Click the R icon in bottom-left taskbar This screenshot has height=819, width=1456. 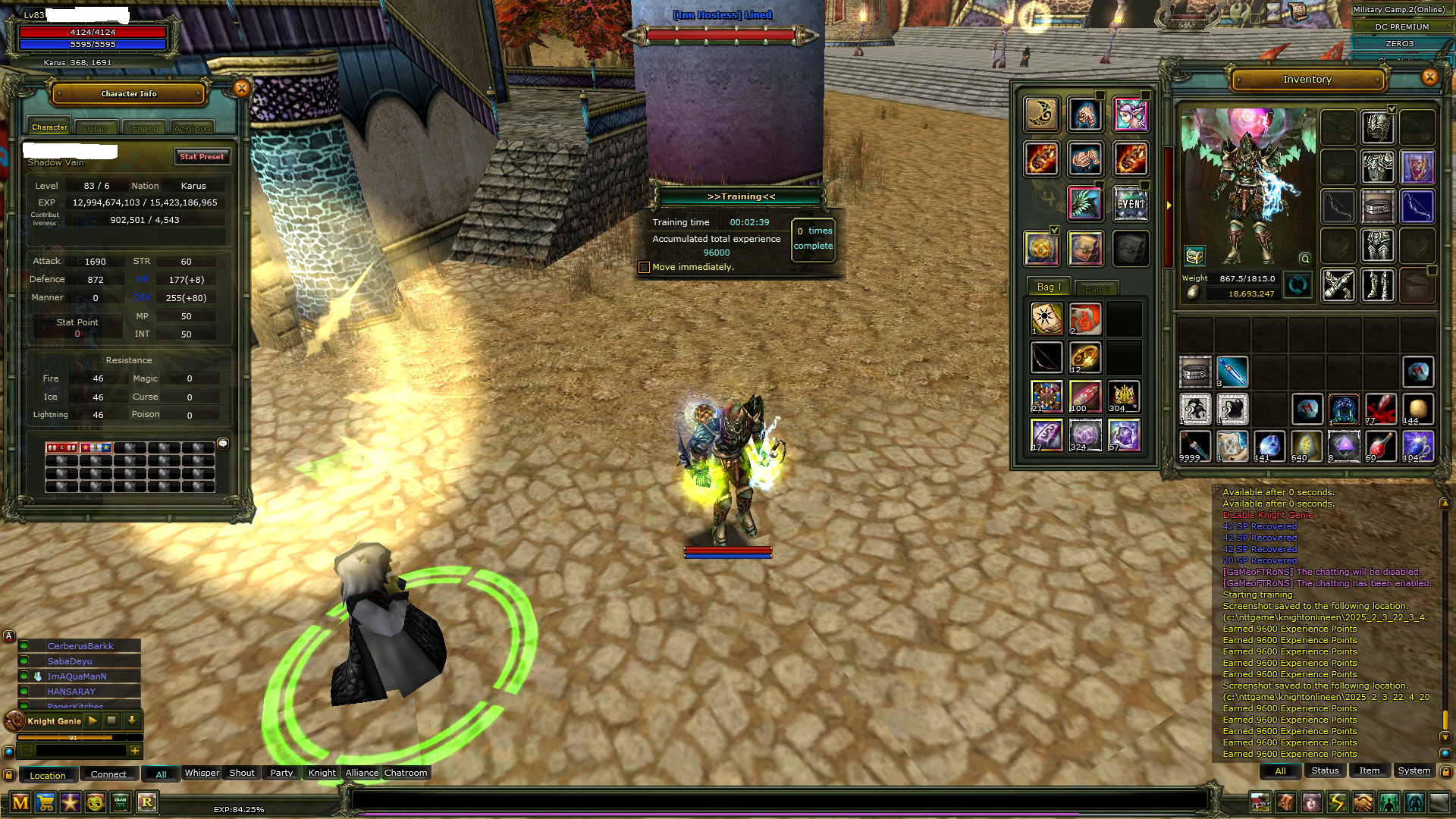147,802
